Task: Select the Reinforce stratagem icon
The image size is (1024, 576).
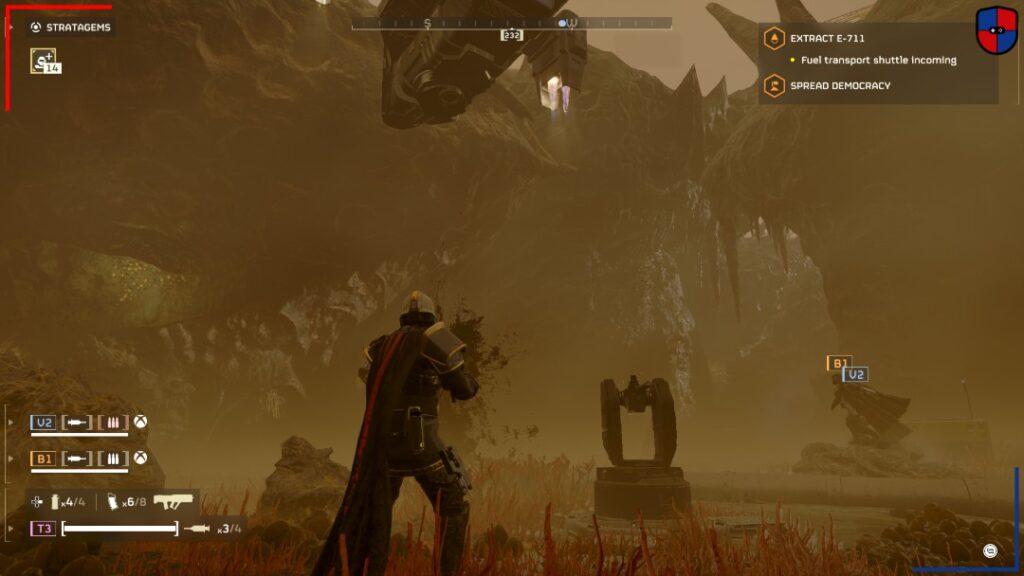Action: (43, 60)
